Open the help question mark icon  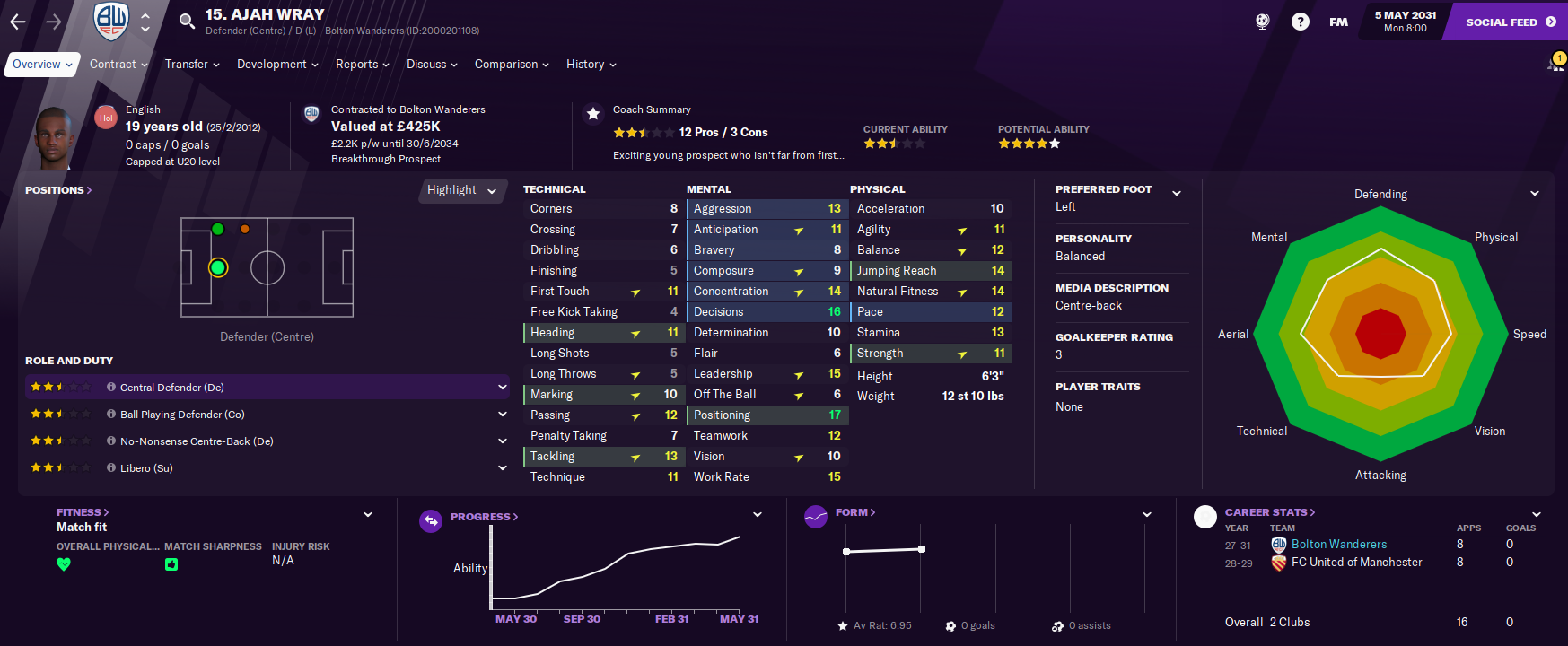pyautogui.click(x=1300, y=22)
